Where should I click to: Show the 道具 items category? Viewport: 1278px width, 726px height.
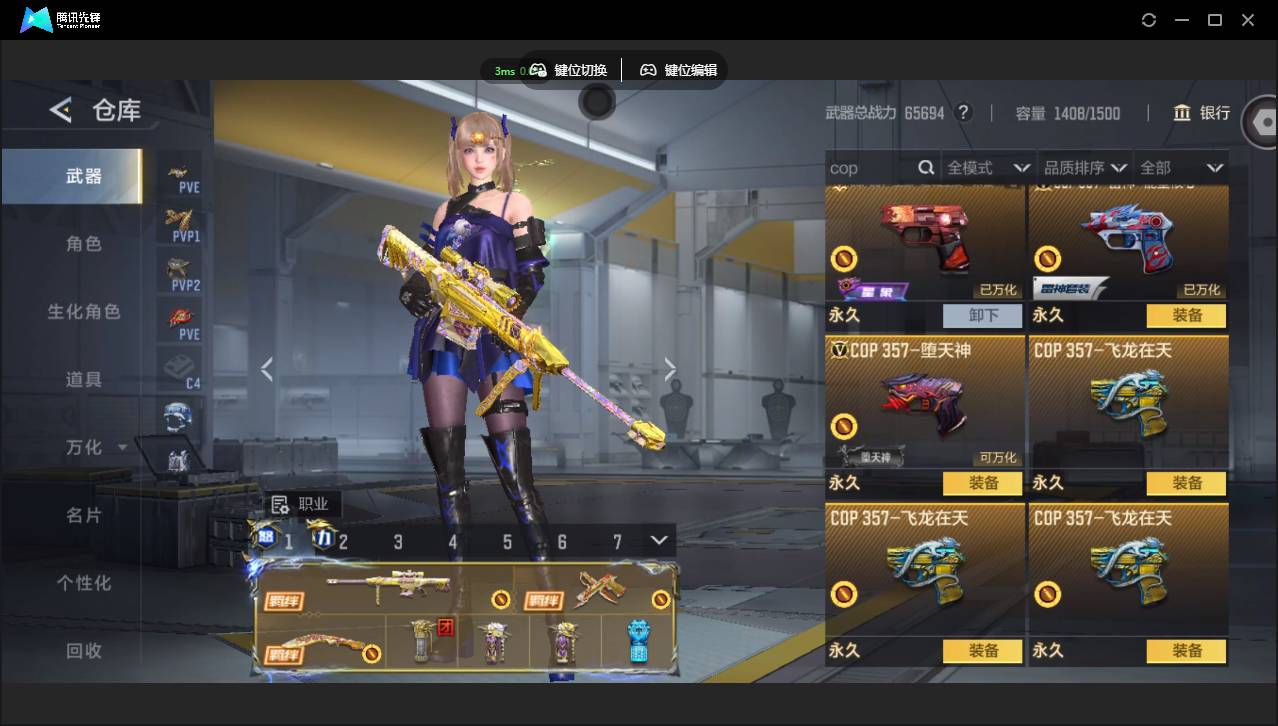[84, 380]
